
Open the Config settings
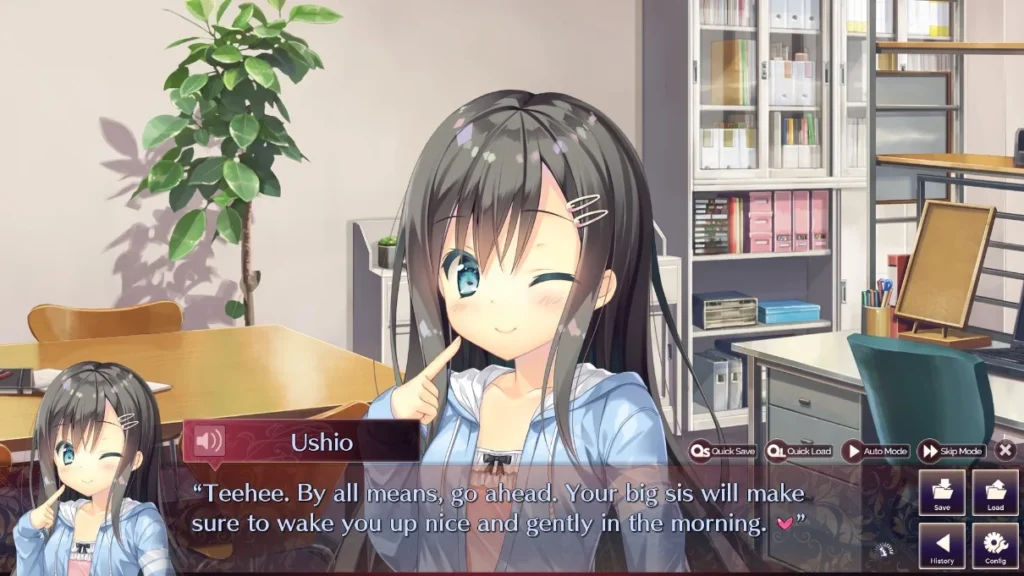click(995, 546)
